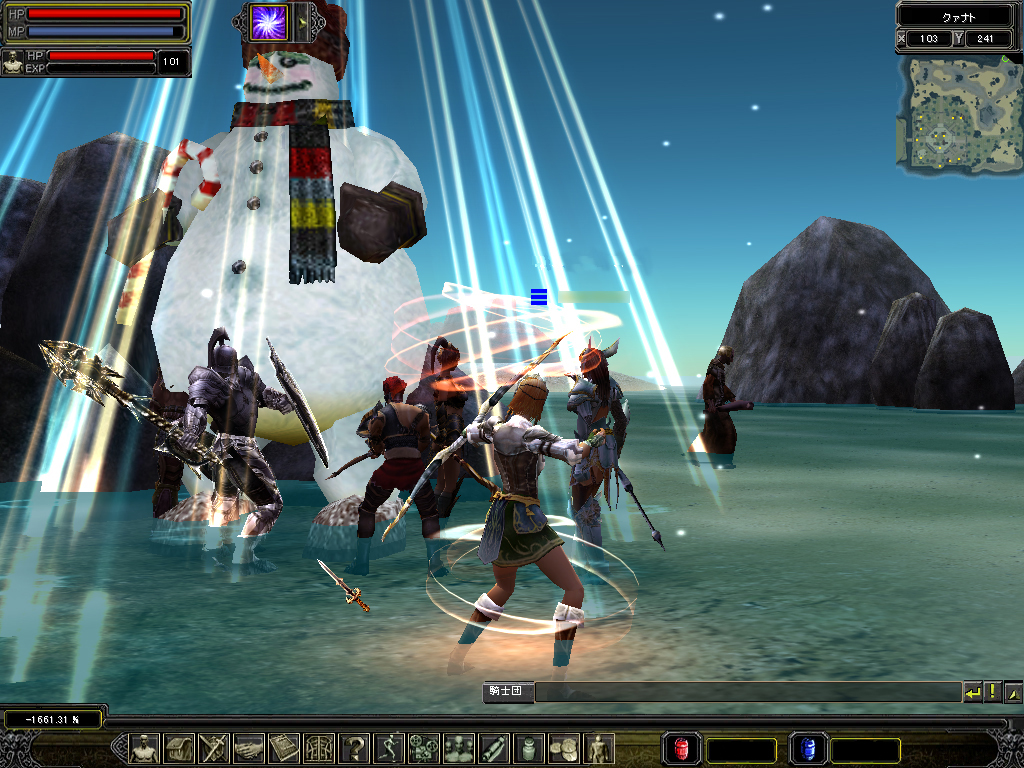
Task: Expand chat with the up arrow button
Action: [1013, 692]
